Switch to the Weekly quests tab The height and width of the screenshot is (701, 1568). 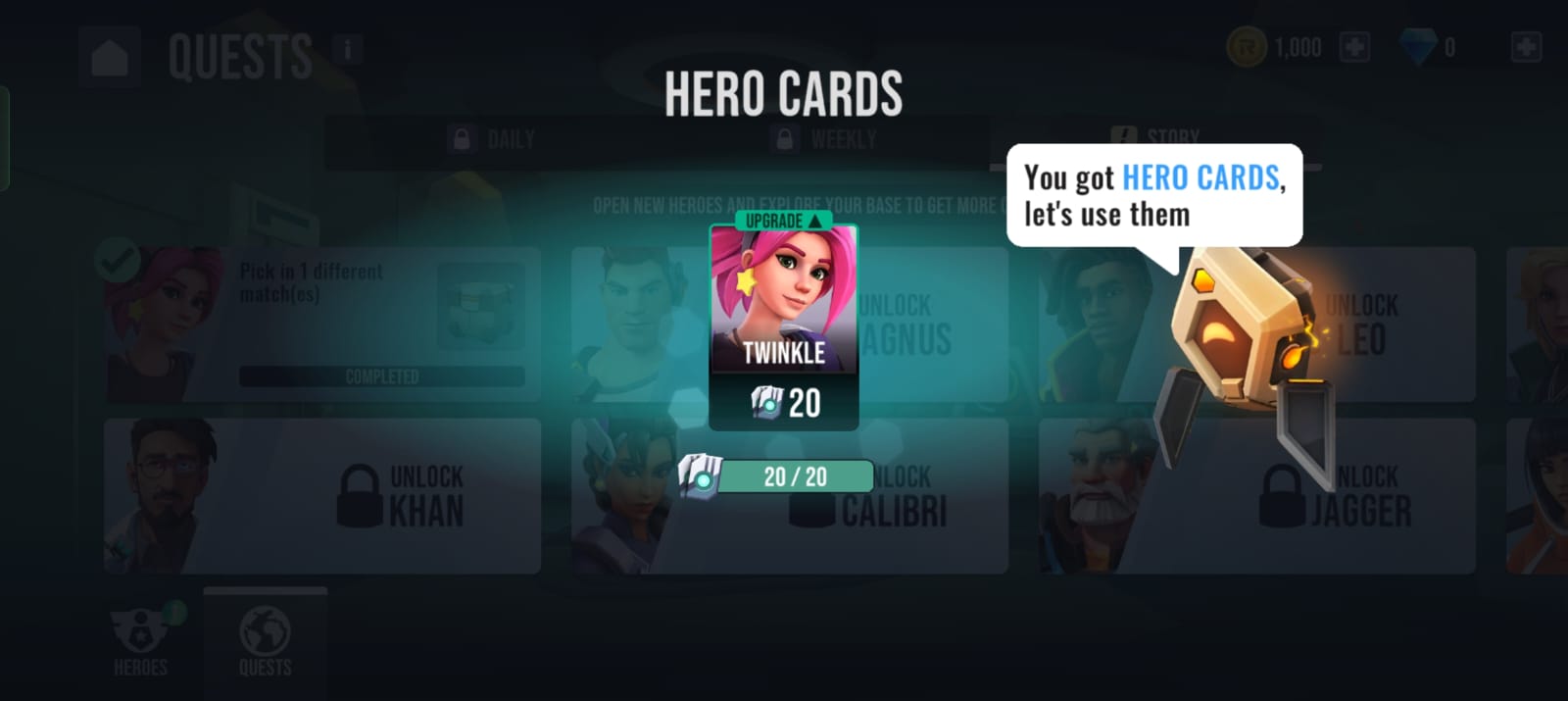tap(828, 139)
